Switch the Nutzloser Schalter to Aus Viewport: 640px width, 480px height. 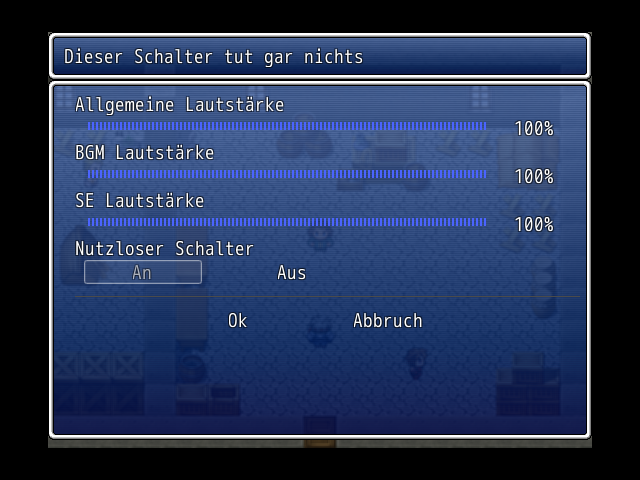point(291,272)
